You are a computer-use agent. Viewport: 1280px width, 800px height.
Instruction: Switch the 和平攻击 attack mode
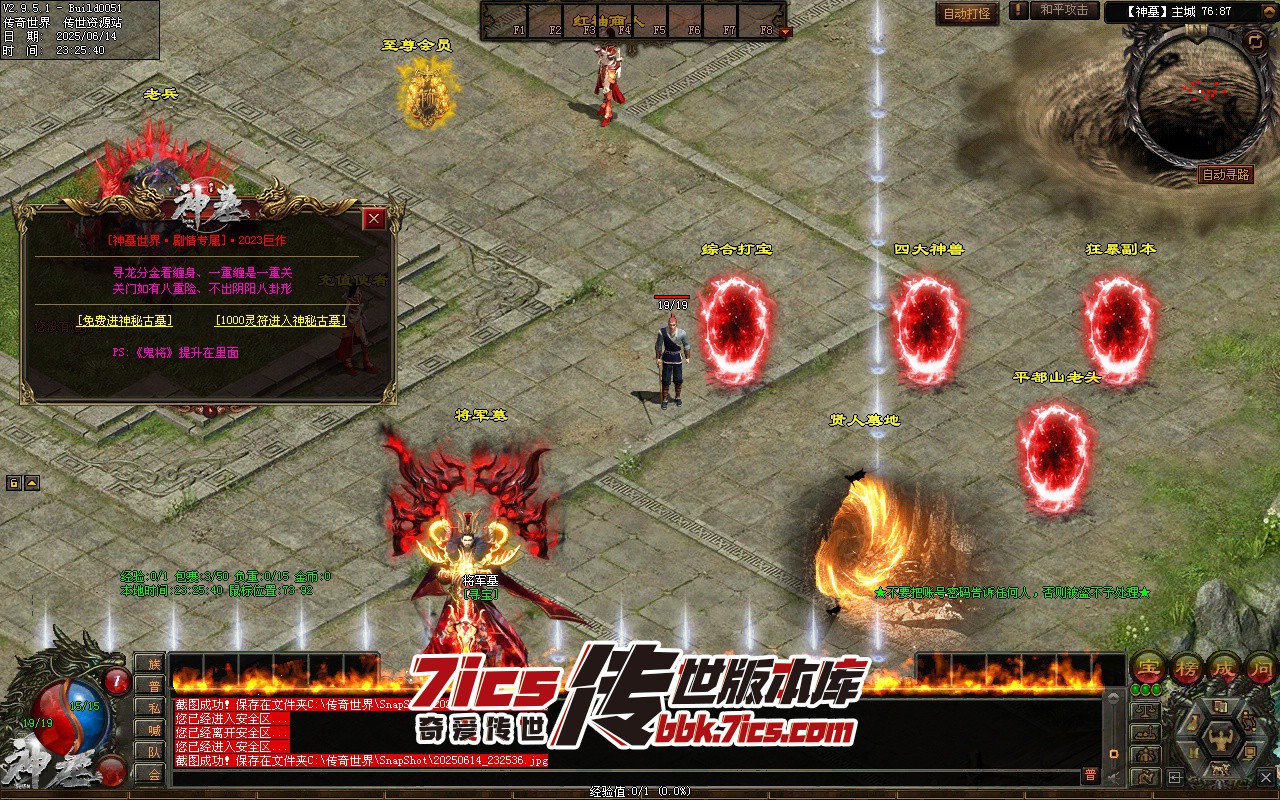1064,10
